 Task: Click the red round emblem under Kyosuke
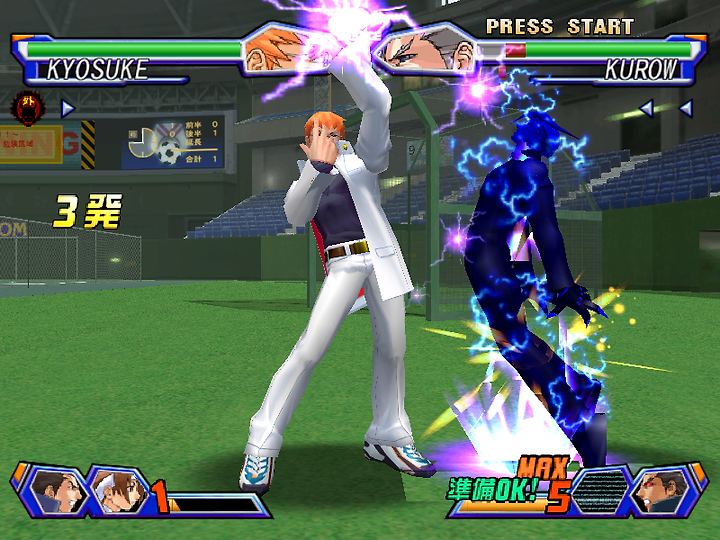point(25,105)
